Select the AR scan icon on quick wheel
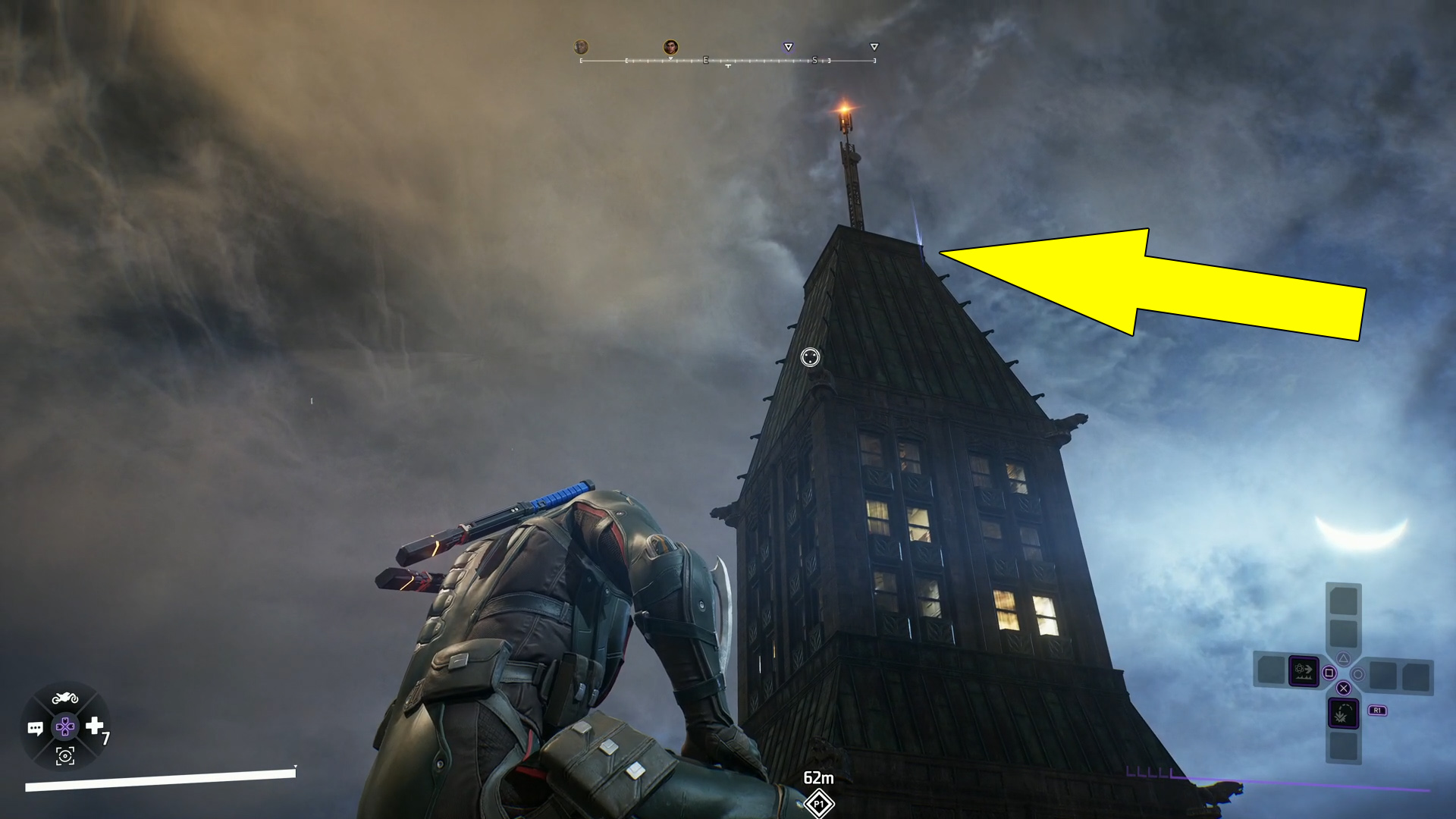 click(65, 757)
